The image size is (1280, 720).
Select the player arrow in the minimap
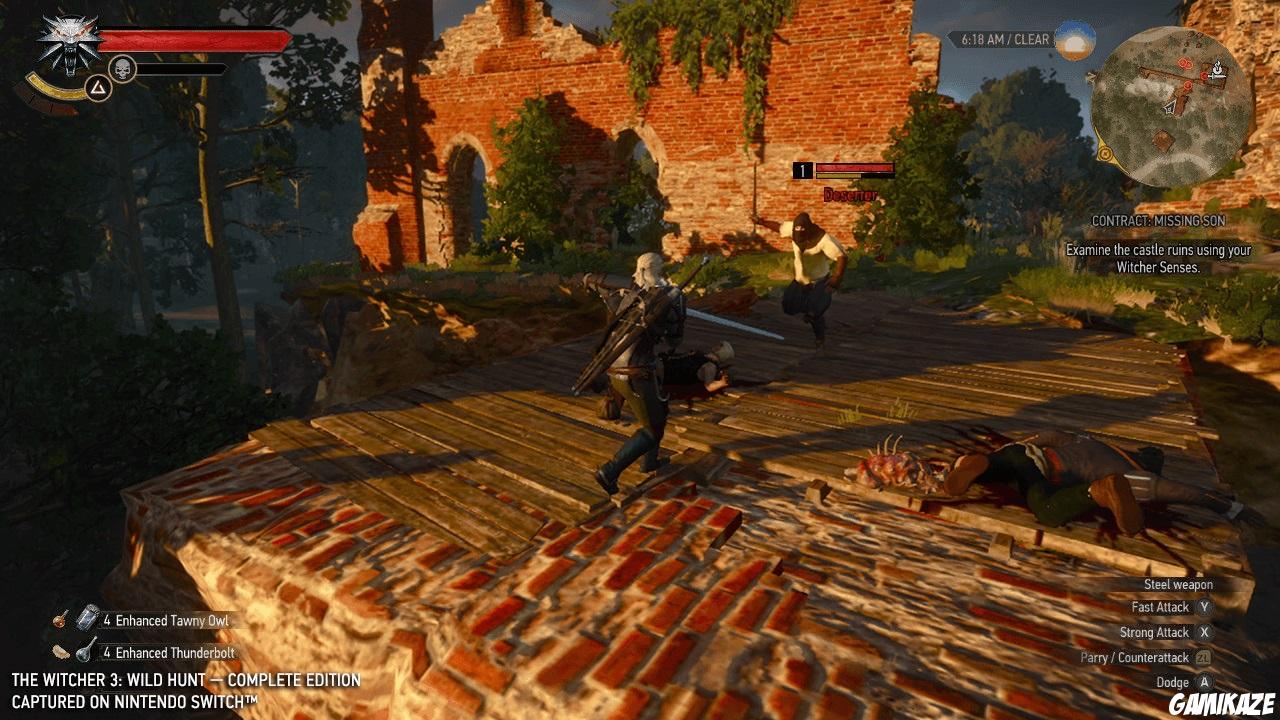(1170, 107)
